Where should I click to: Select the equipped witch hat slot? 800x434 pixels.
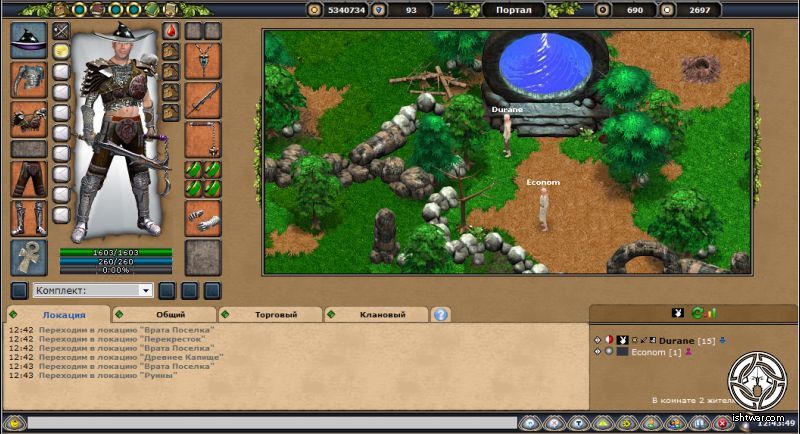coord(29,41)
